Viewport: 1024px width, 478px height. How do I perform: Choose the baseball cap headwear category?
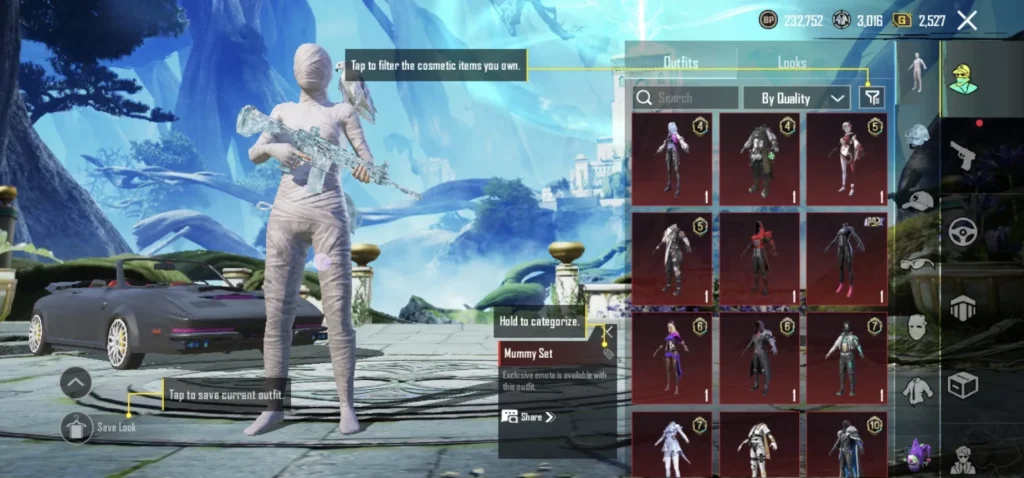[917, 201]
